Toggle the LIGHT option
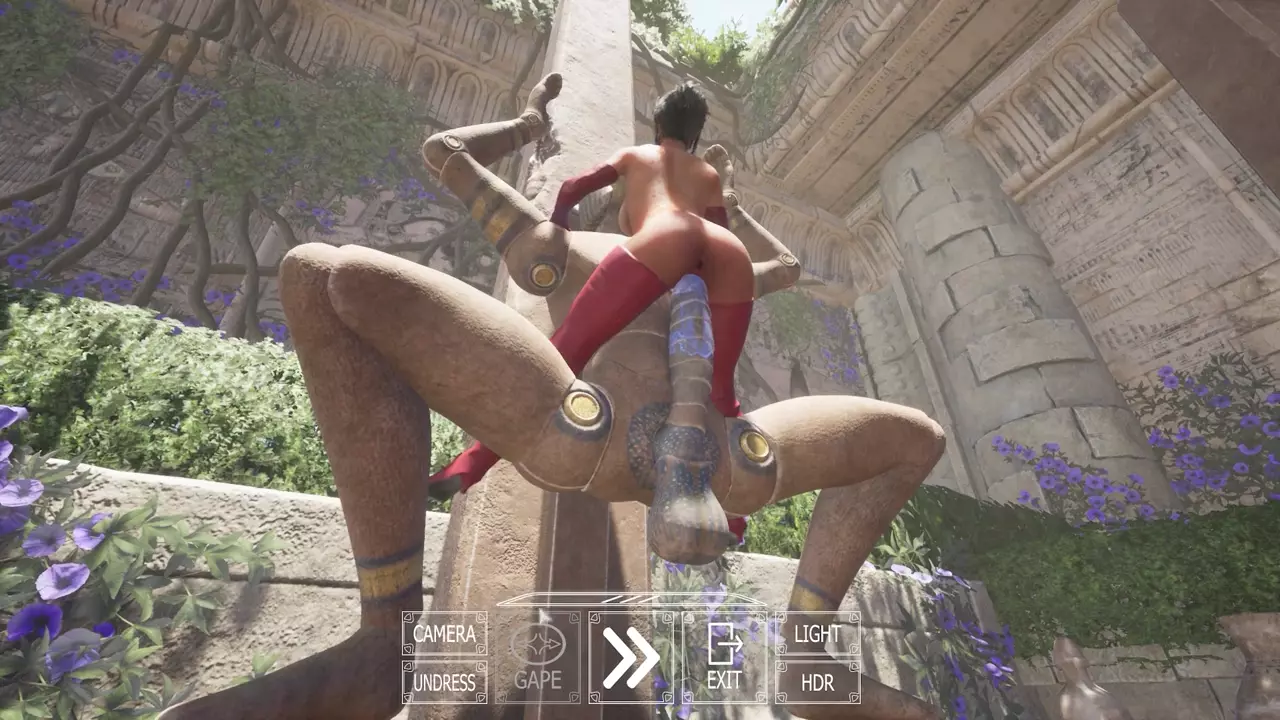Viewport: 1280px width, 720px height. click(x=817, y=633)
